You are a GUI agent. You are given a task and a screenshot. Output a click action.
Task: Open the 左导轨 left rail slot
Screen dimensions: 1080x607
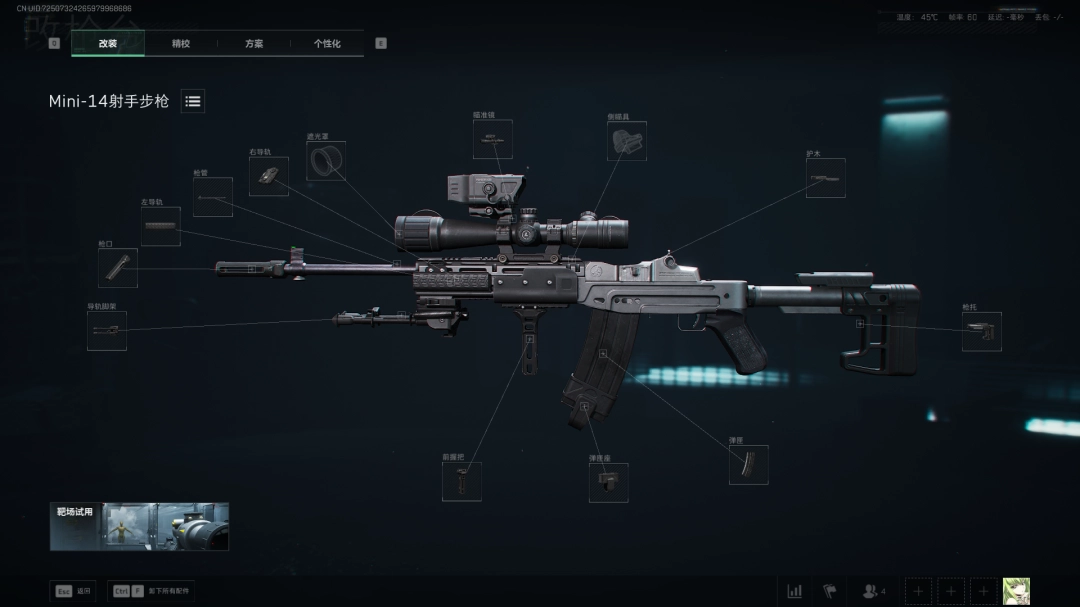point(160,227)
